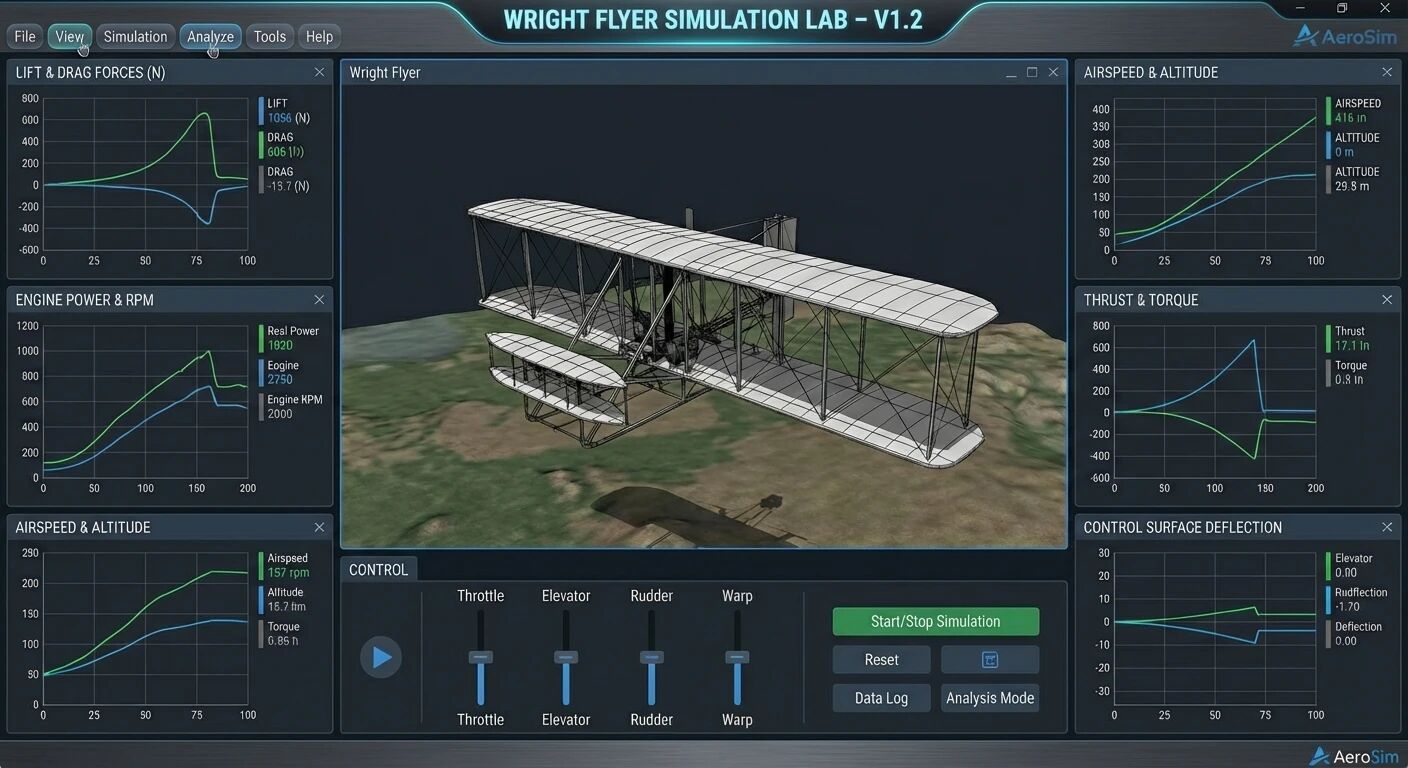Click the Throttle slider handle
Screen dimensions: 1408x768
pyautogui.click(x=481, y=657)
